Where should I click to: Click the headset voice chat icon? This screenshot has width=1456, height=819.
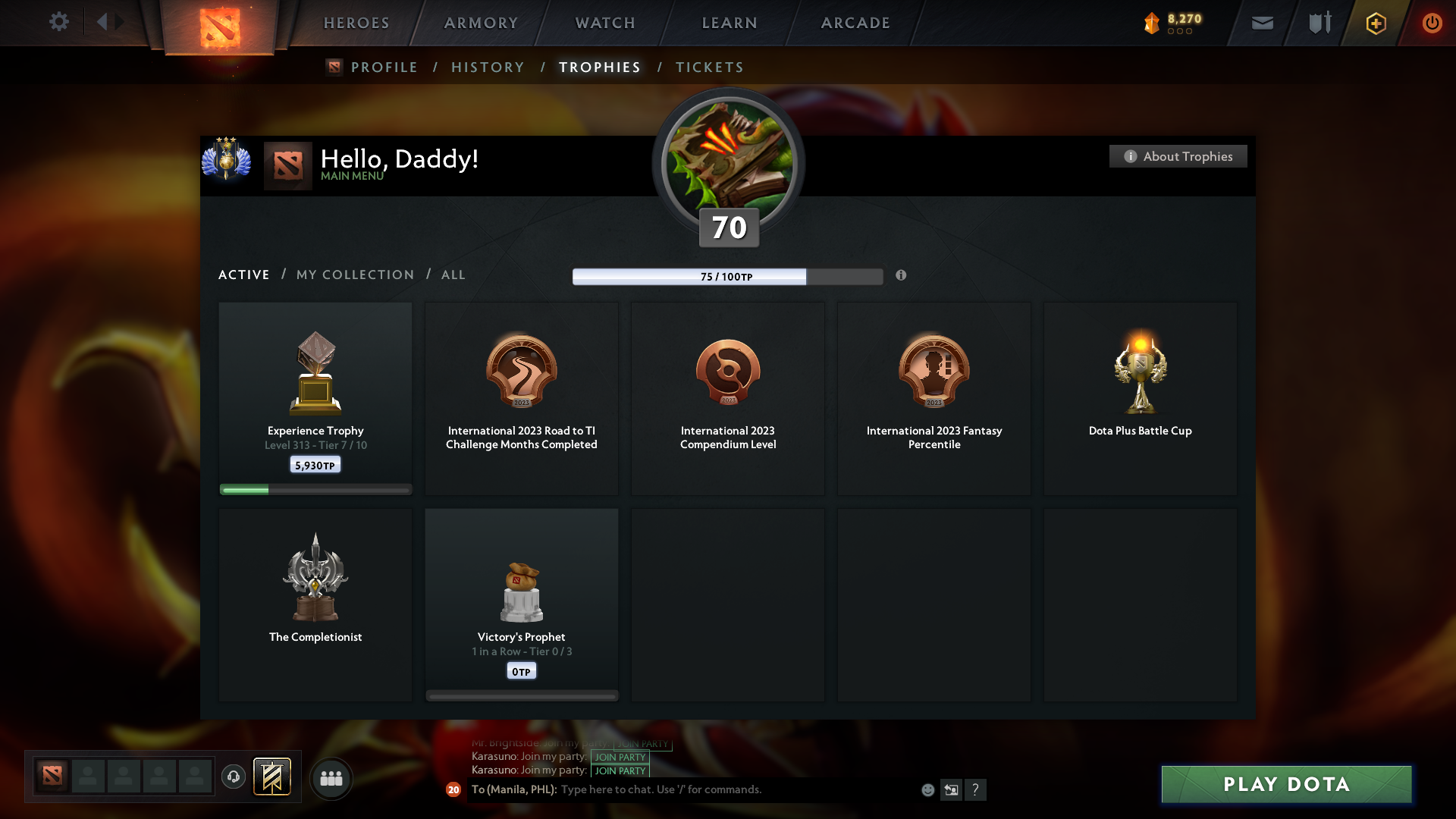[234, 777]
